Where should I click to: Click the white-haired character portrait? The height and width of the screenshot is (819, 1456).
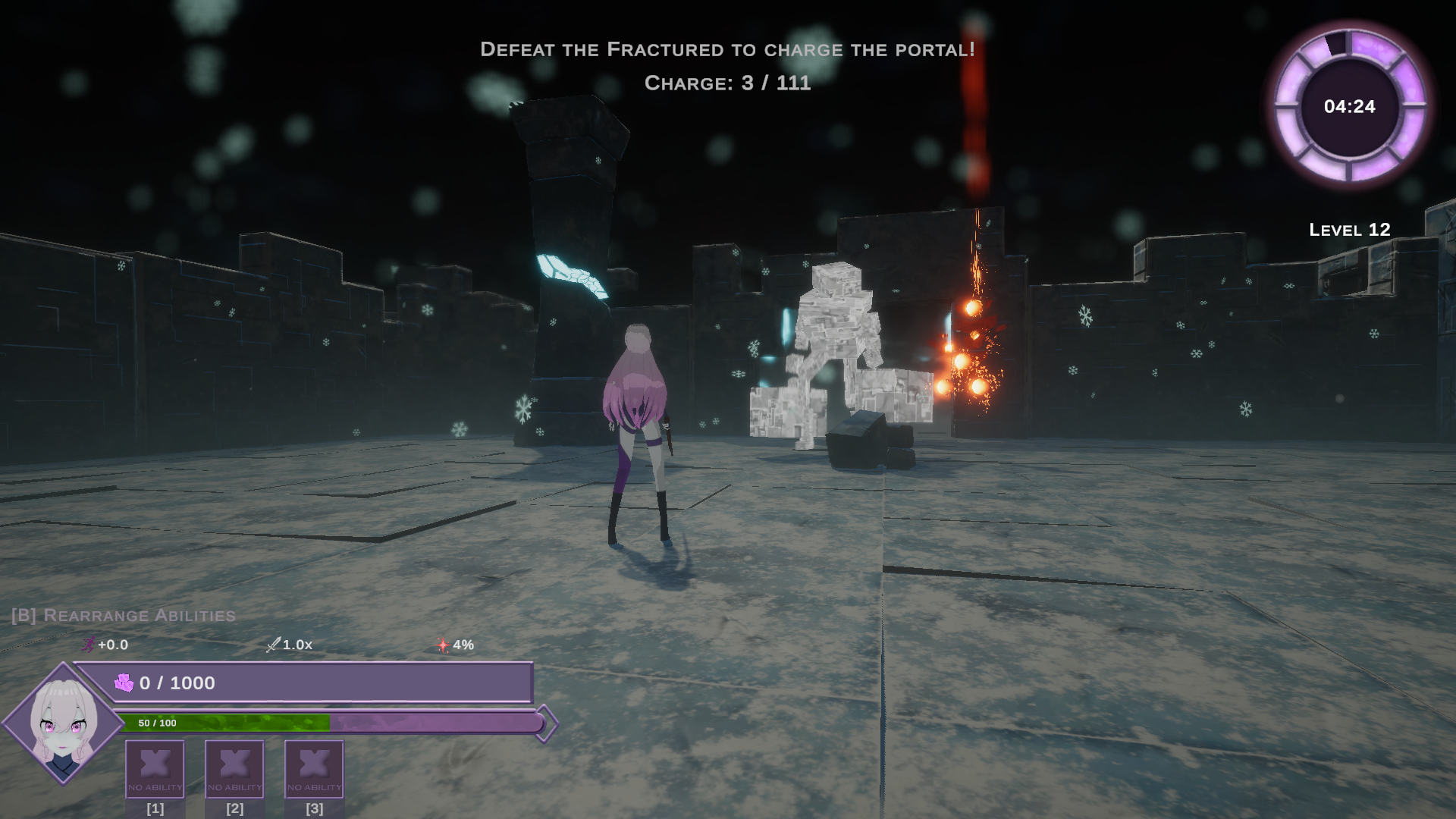click(64, 724)
